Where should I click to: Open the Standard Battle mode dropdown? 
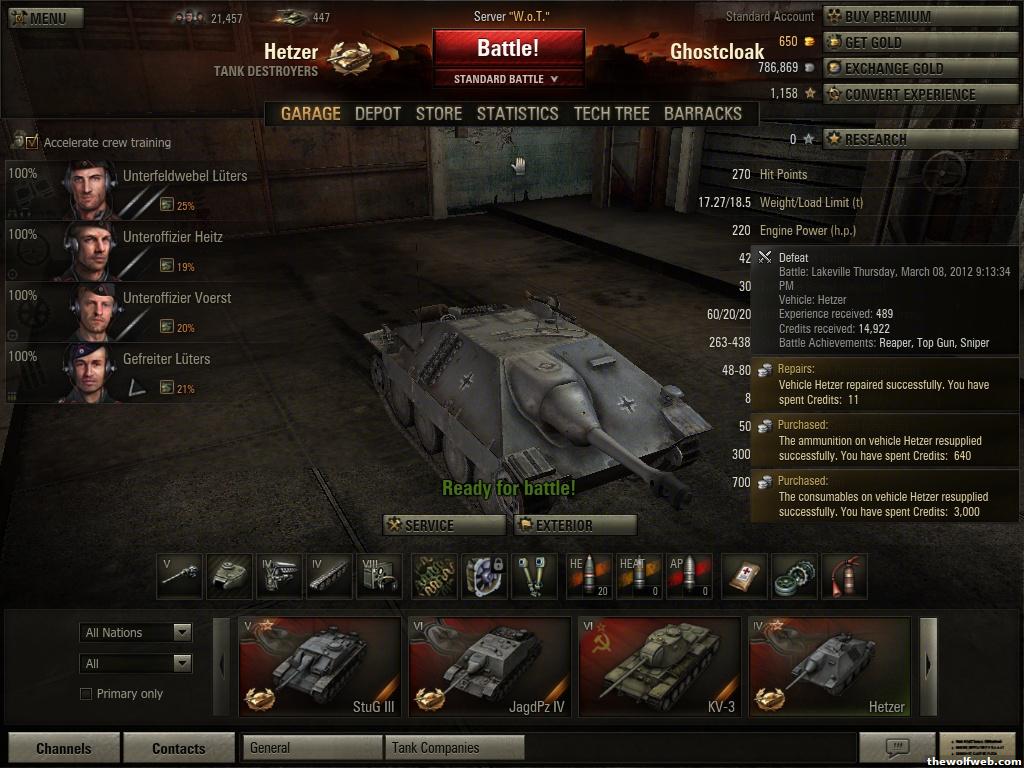[x=508, y=79]
